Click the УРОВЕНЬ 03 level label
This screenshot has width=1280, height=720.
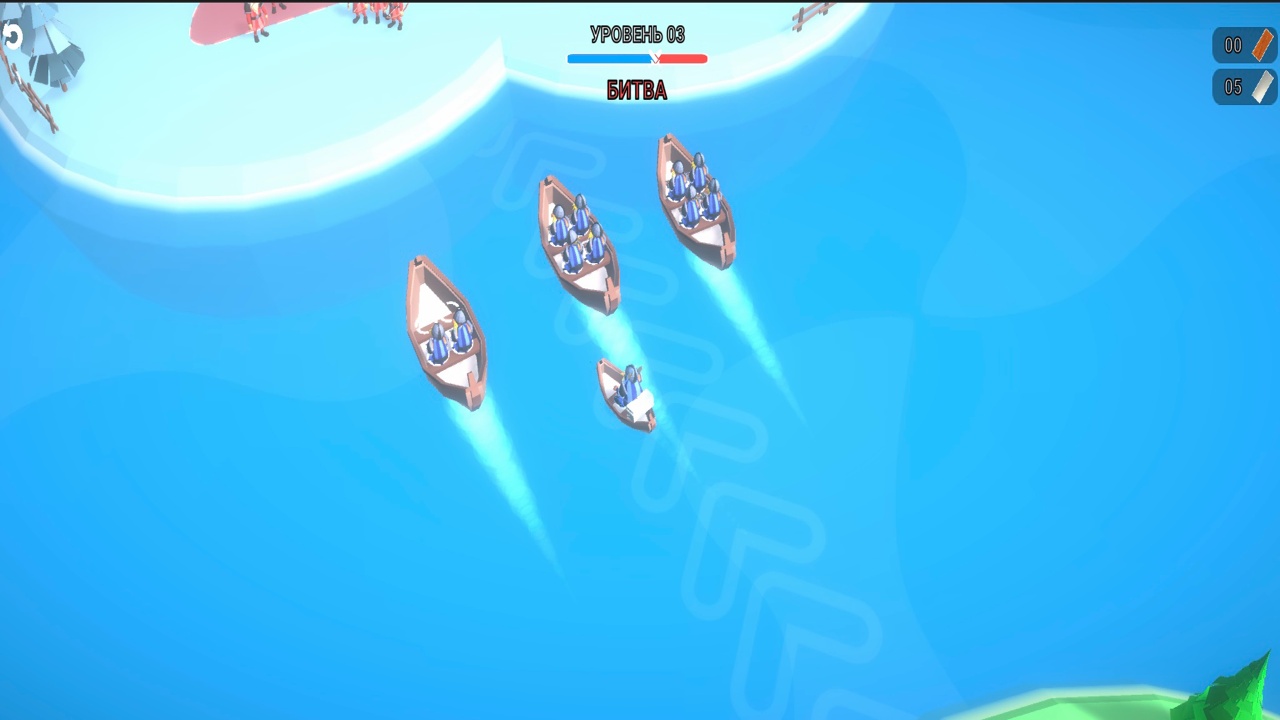pyautogui.click(x=636, y=33)
